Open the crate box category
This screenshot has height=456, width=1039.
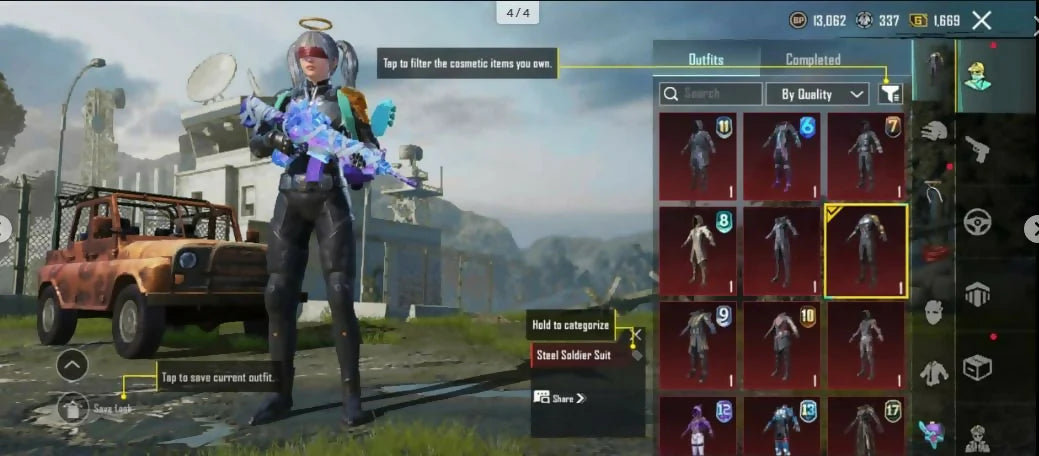(x=977, y=367)
